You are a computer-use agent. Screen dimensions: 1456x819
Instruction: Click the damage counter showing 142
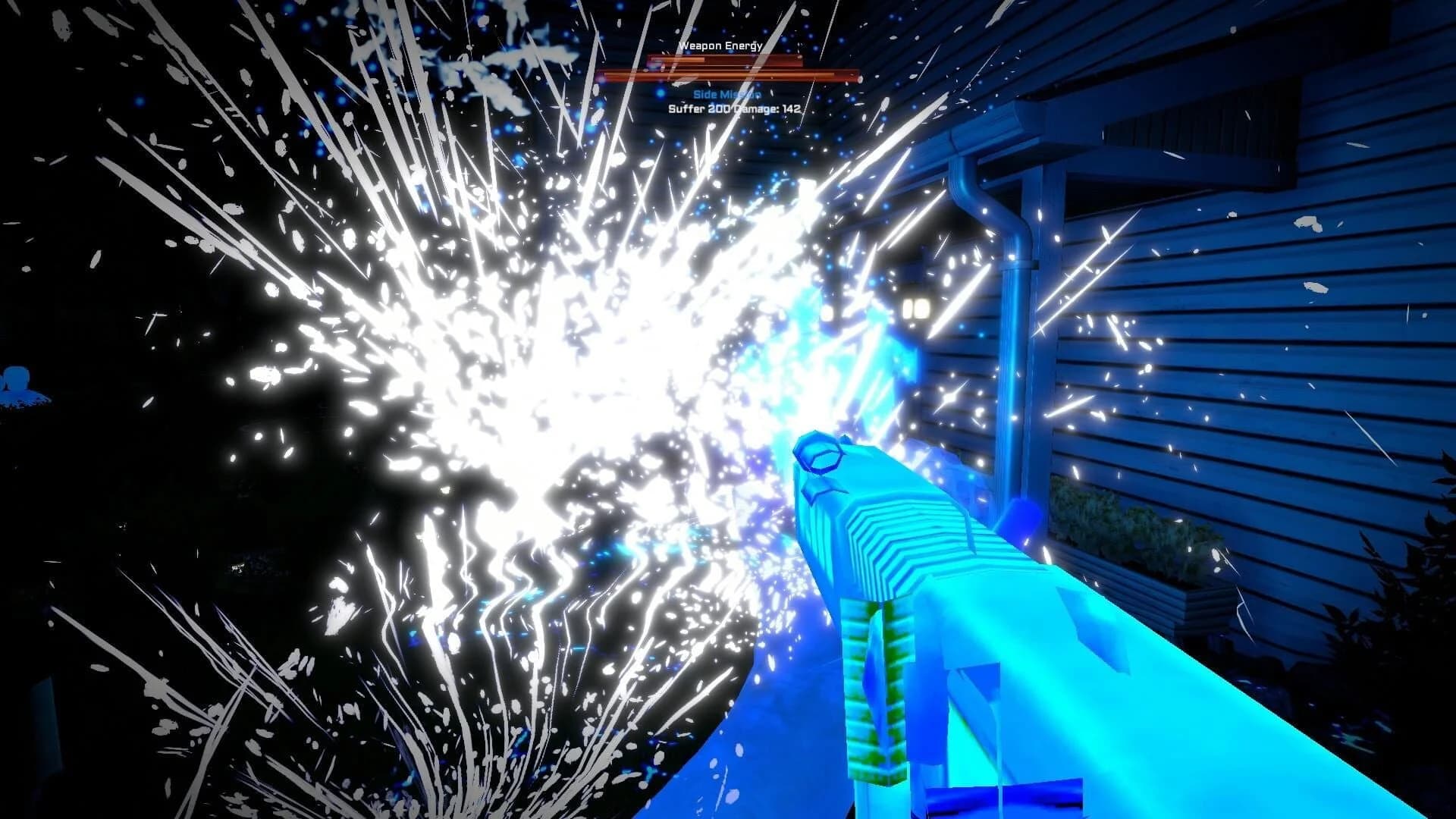791,108
